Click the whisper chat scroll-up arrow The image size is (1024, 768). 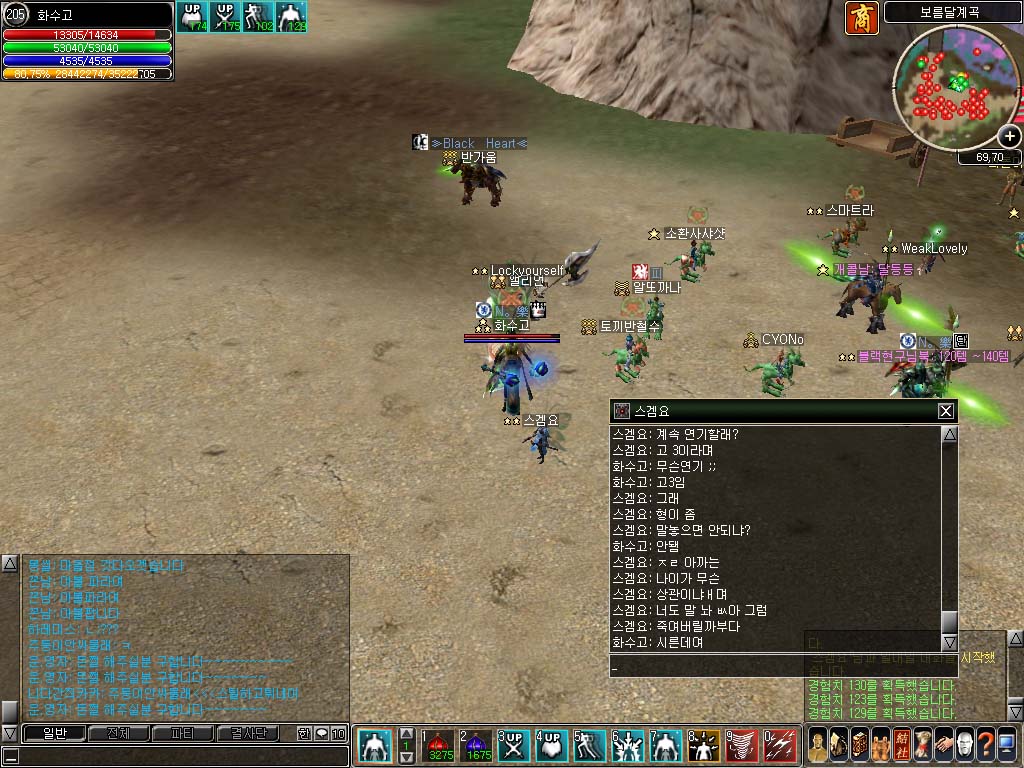[x=949, y=435]
